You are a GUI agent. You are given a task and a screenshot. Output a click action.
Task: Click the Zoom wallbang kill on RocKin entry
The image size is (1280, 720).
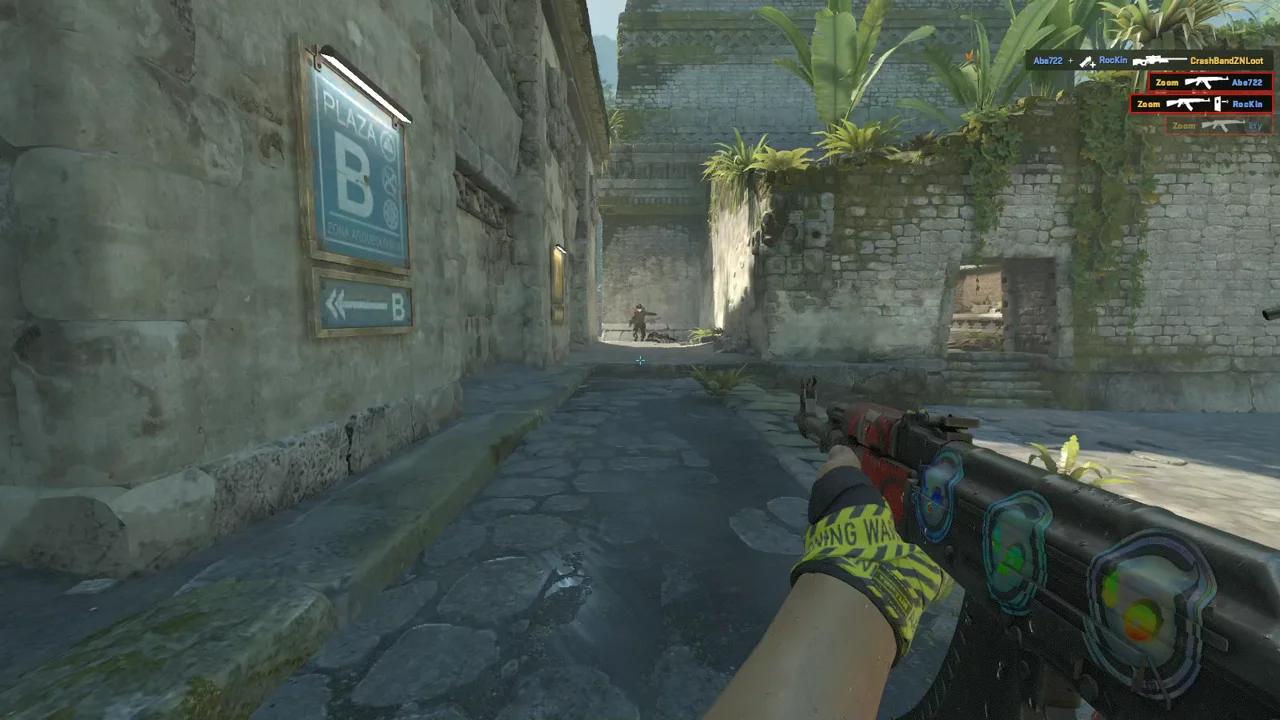(1200, 103)
